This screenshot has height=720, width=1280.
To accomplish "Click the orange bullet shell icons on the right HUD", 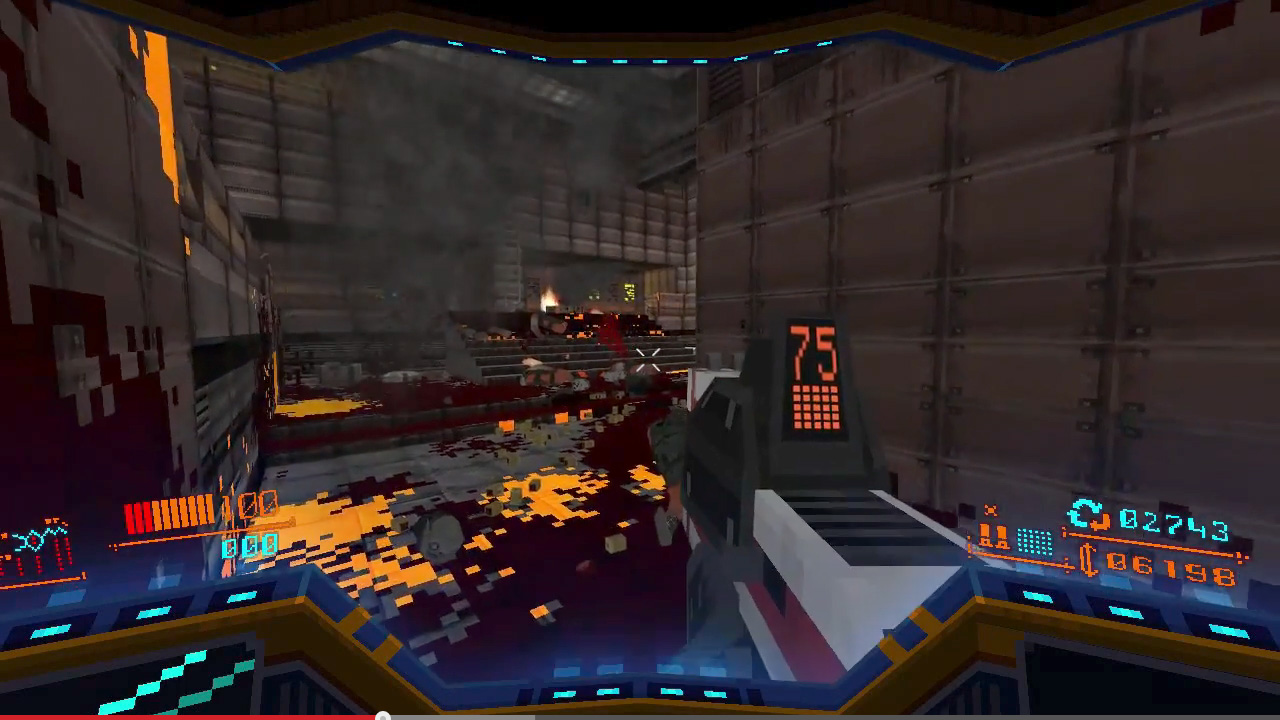I will 995,535.
